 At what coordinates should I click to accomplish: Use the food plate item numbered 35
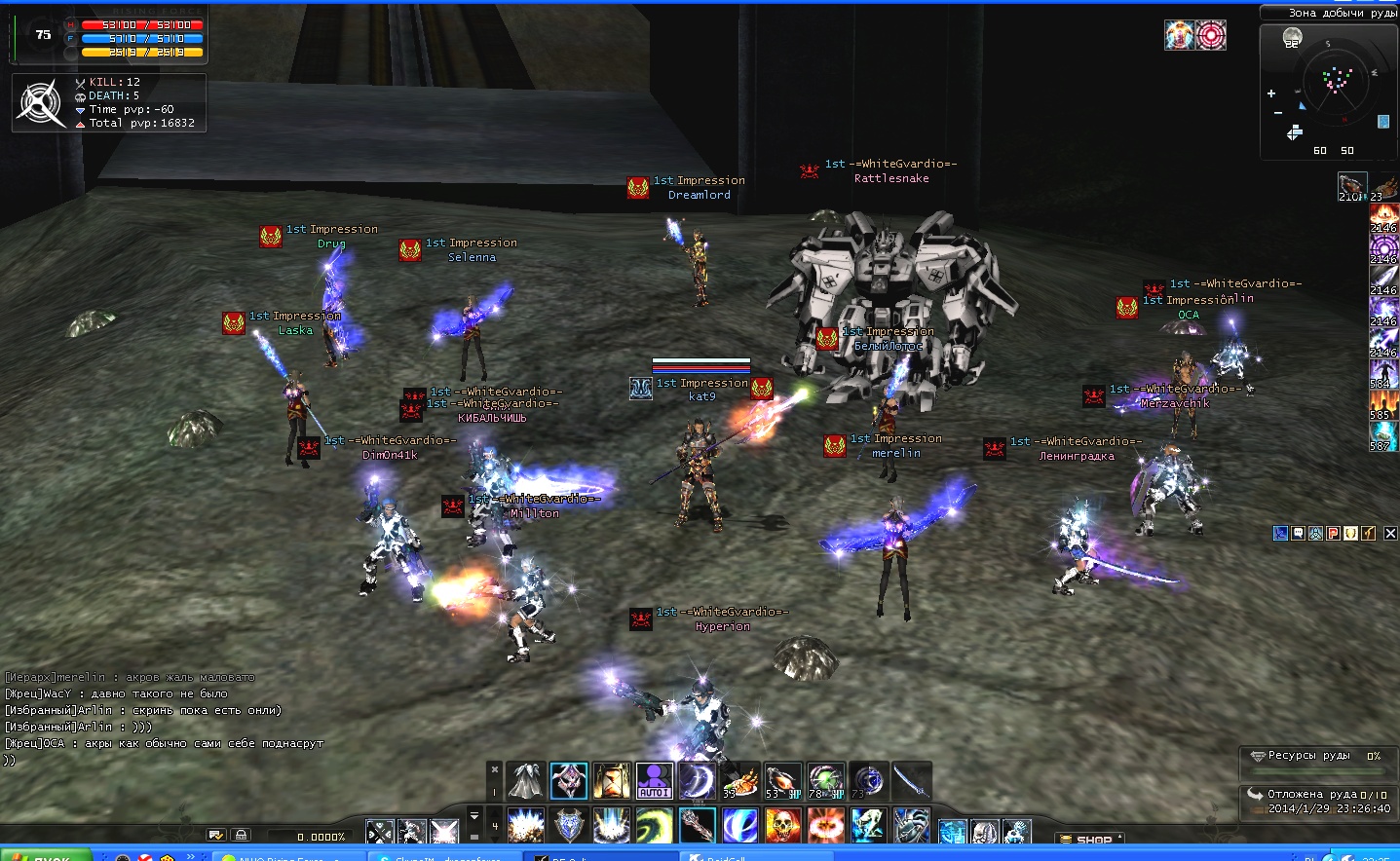click(x=739, y=781)
